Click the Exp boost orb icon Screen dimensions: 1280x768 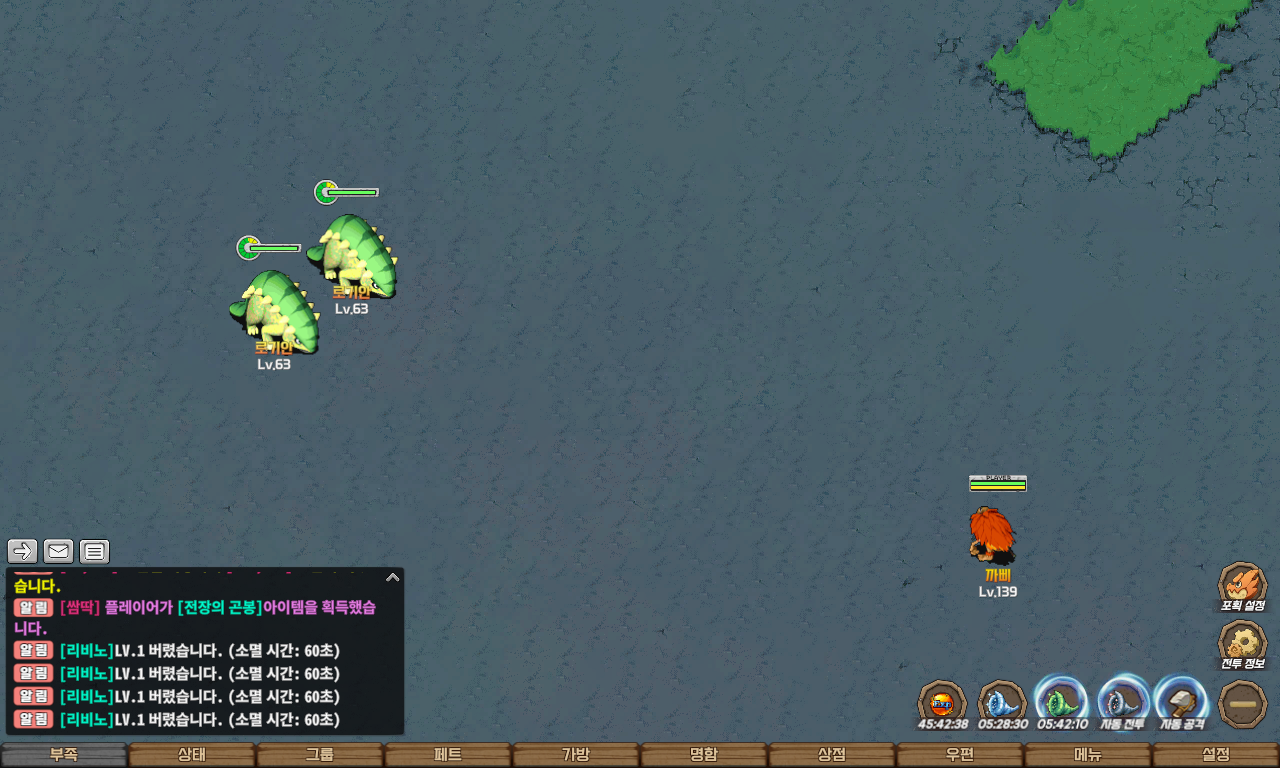pyautogui.click(x=942, y=701)
